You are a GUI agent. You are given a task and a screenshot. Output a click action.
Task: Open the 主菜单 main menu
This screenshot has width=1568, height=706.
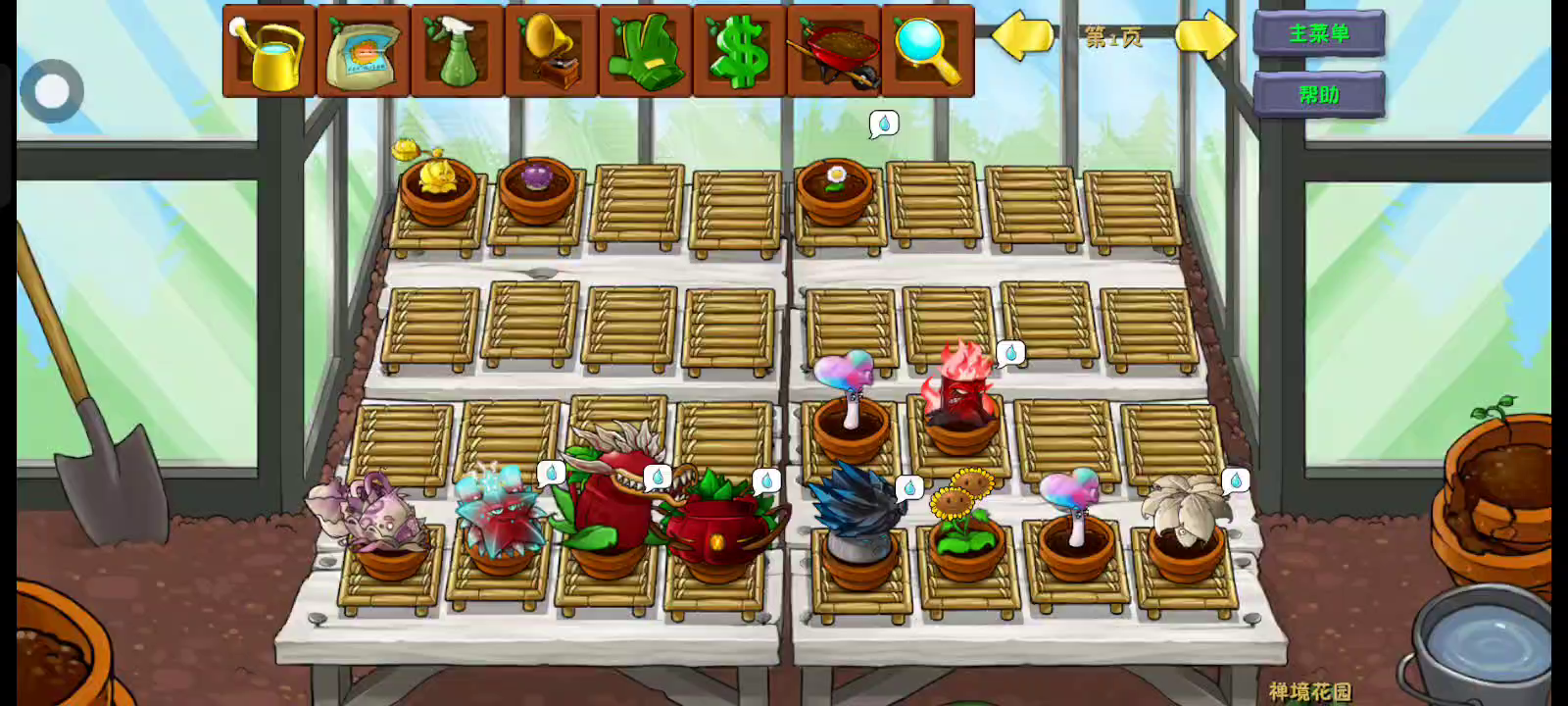1318,33
